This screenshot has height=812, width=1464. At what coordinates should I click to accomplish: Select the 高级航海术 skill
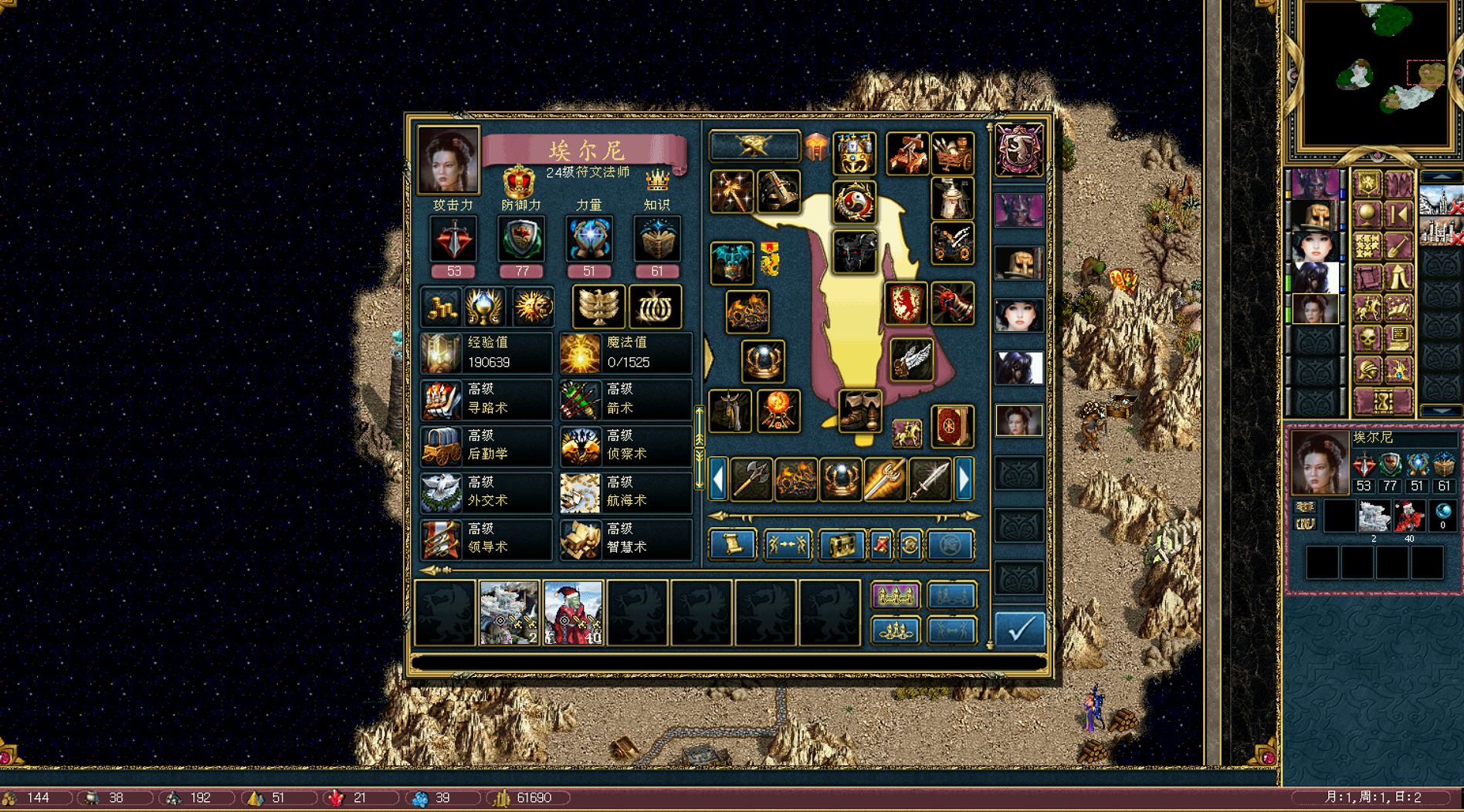click(x=625, y=492)
